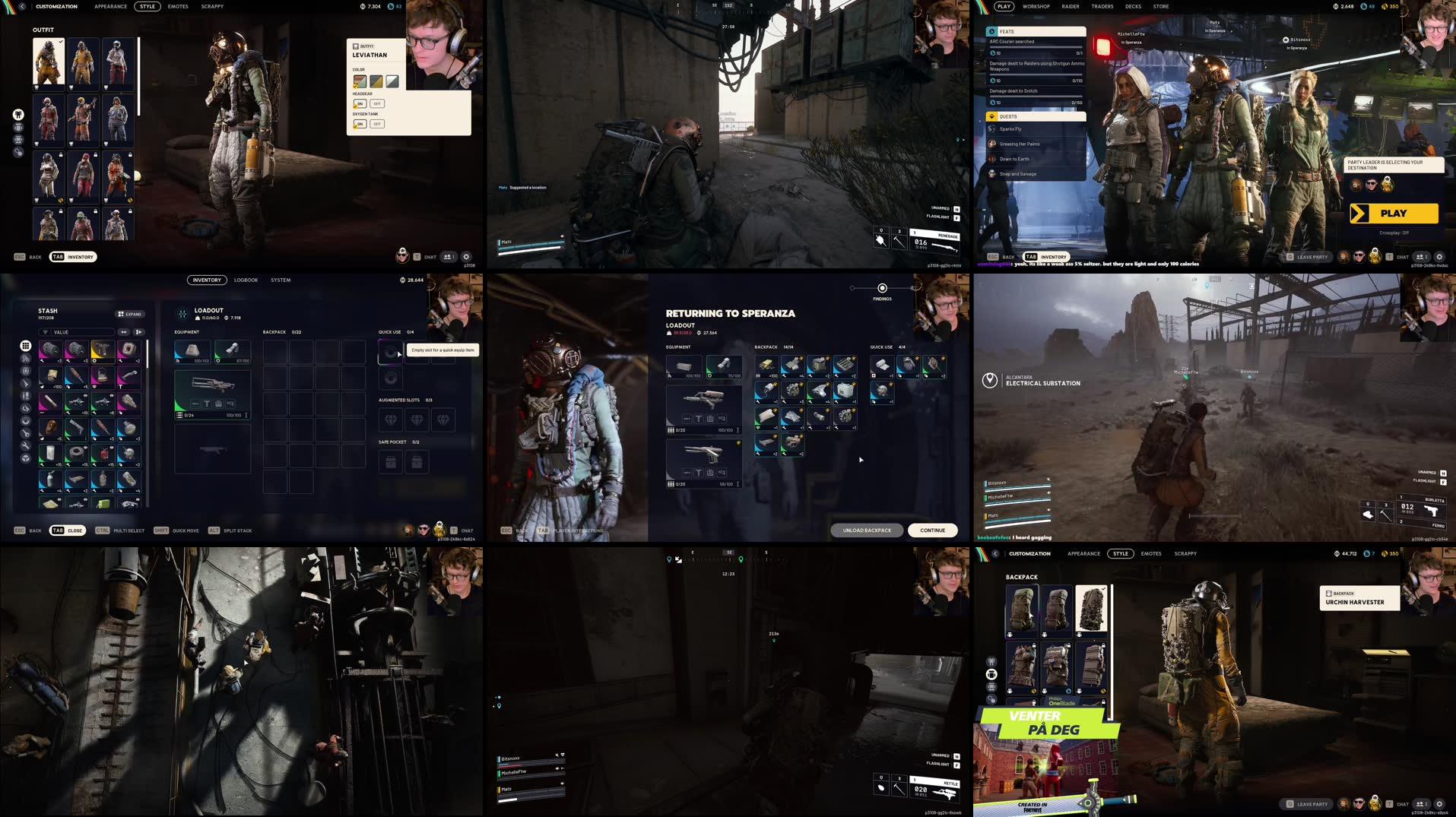Select the shield filter icon in the Stash sidebar

[x=25, y=372]
